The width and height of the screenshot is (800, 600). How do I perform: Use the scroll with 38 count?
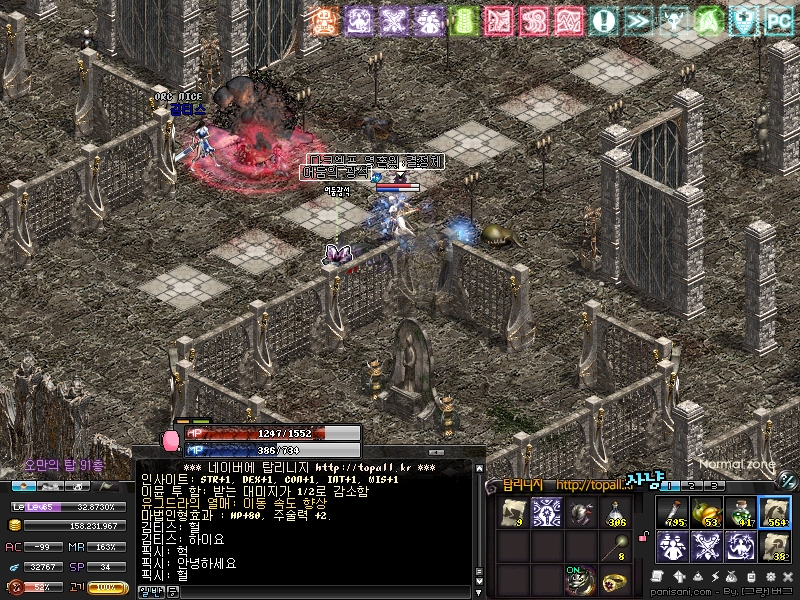click(774, 546)
